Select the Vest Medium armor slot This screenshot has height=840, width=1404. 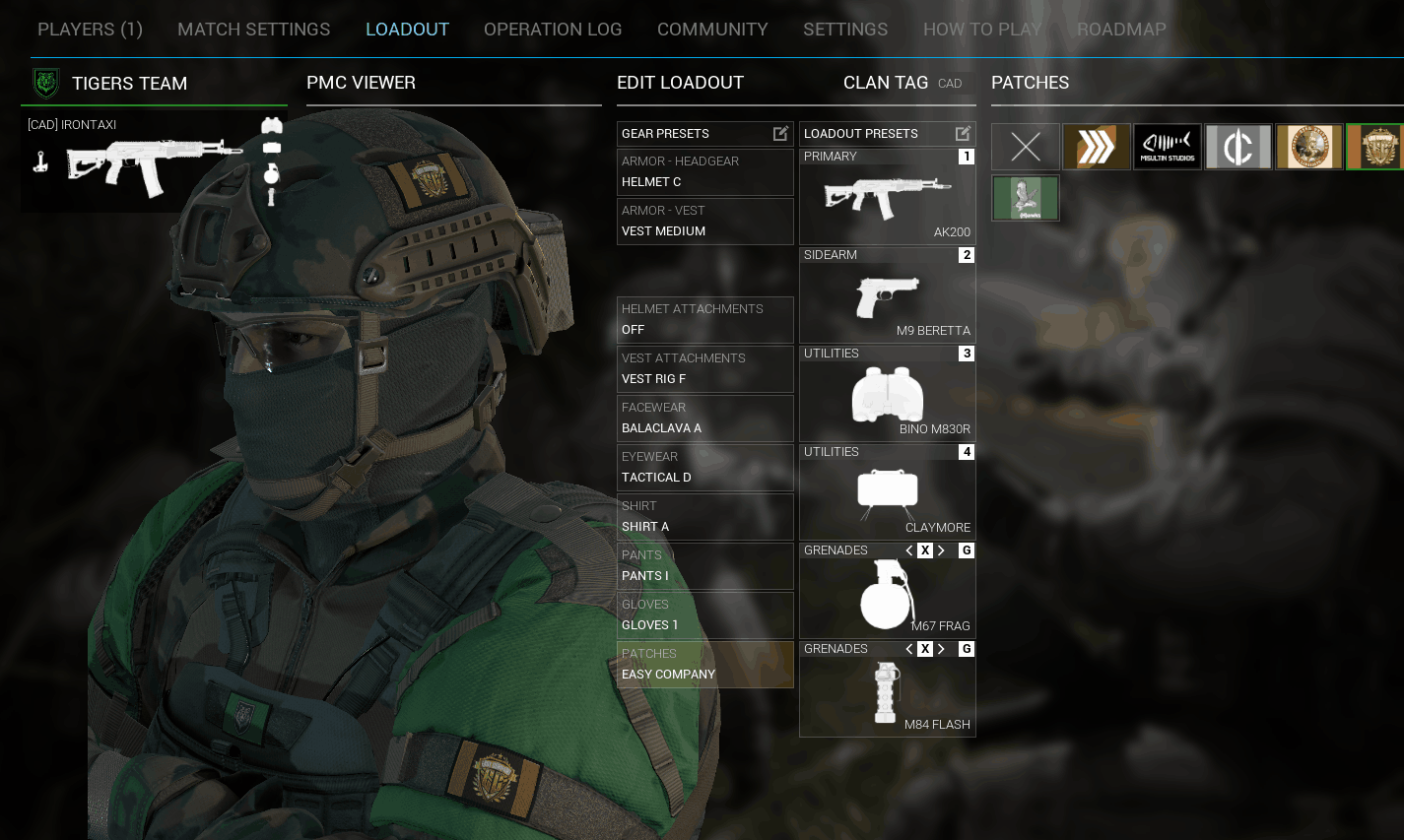[x=704, y=222]
